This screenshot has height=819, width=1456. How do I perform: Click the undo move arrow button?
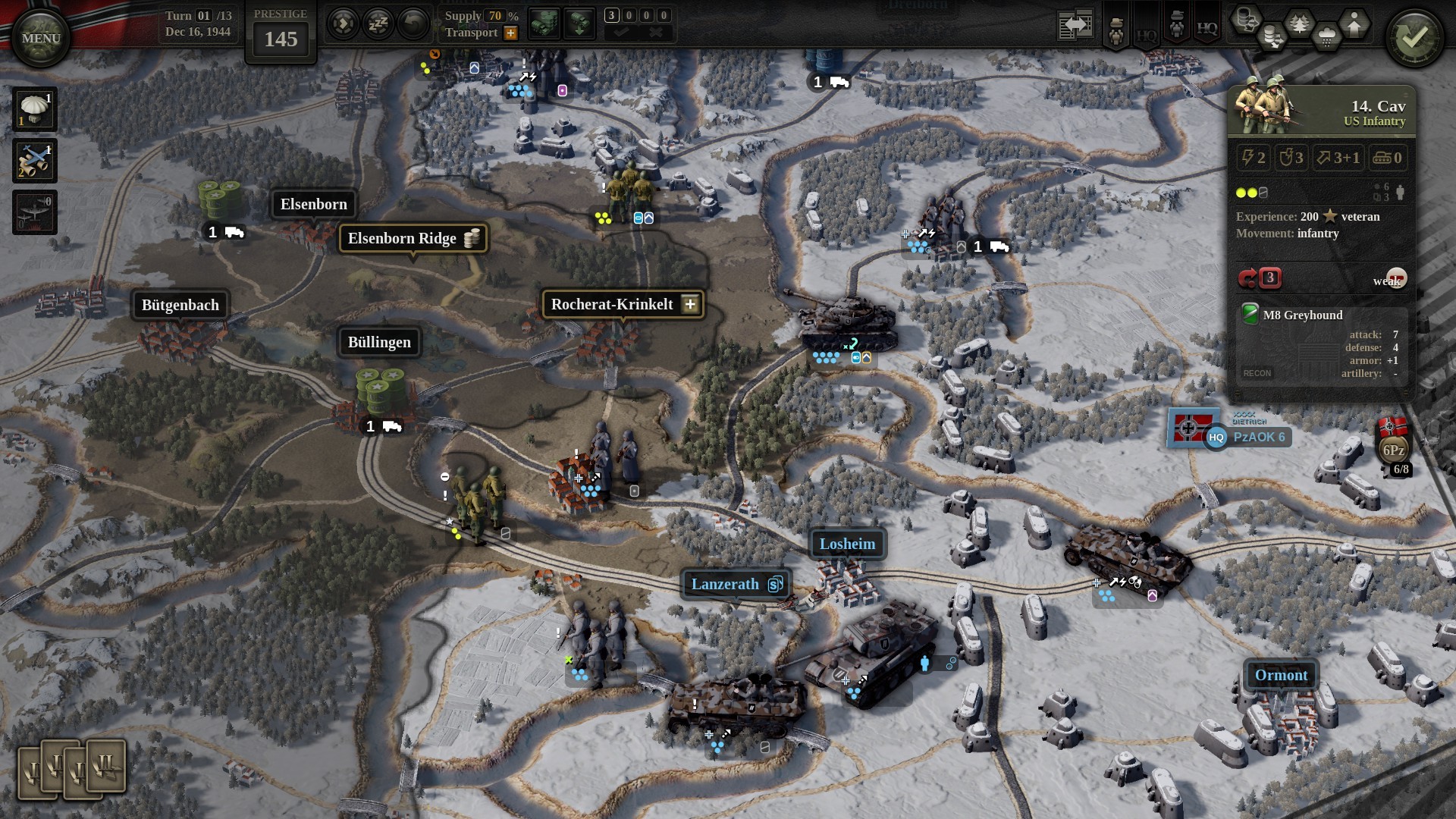click(x=413, y=24)
